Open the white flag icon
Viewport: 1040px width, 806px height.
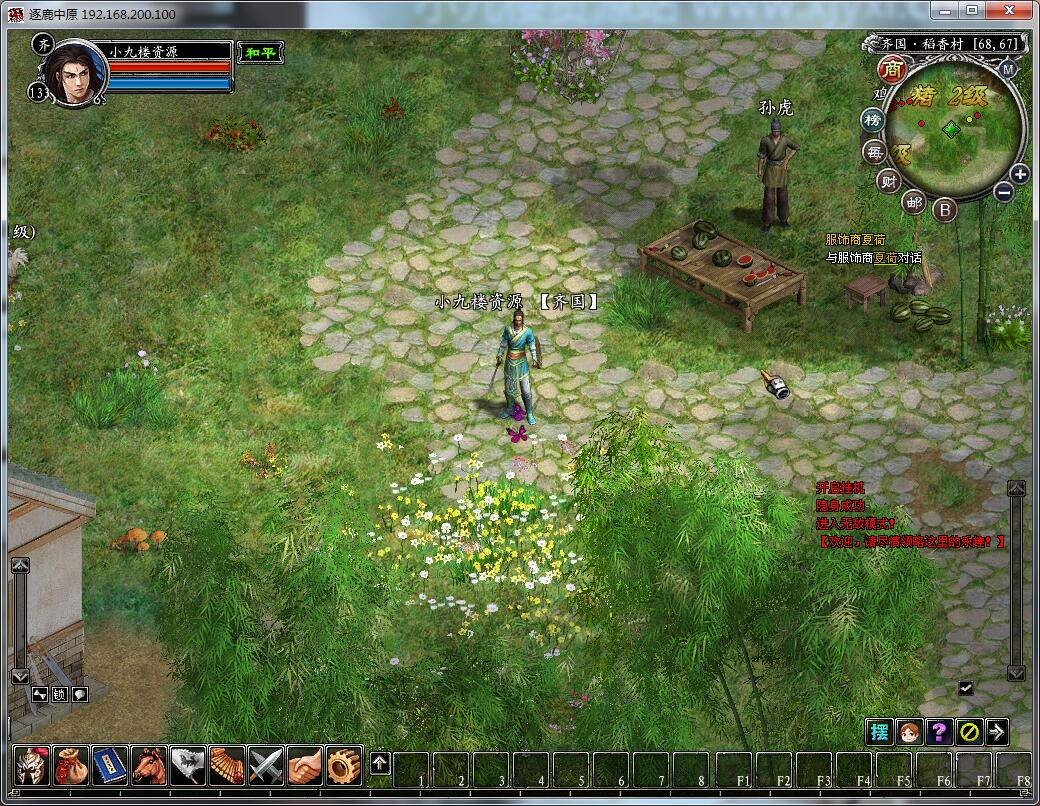pos(187,765)
